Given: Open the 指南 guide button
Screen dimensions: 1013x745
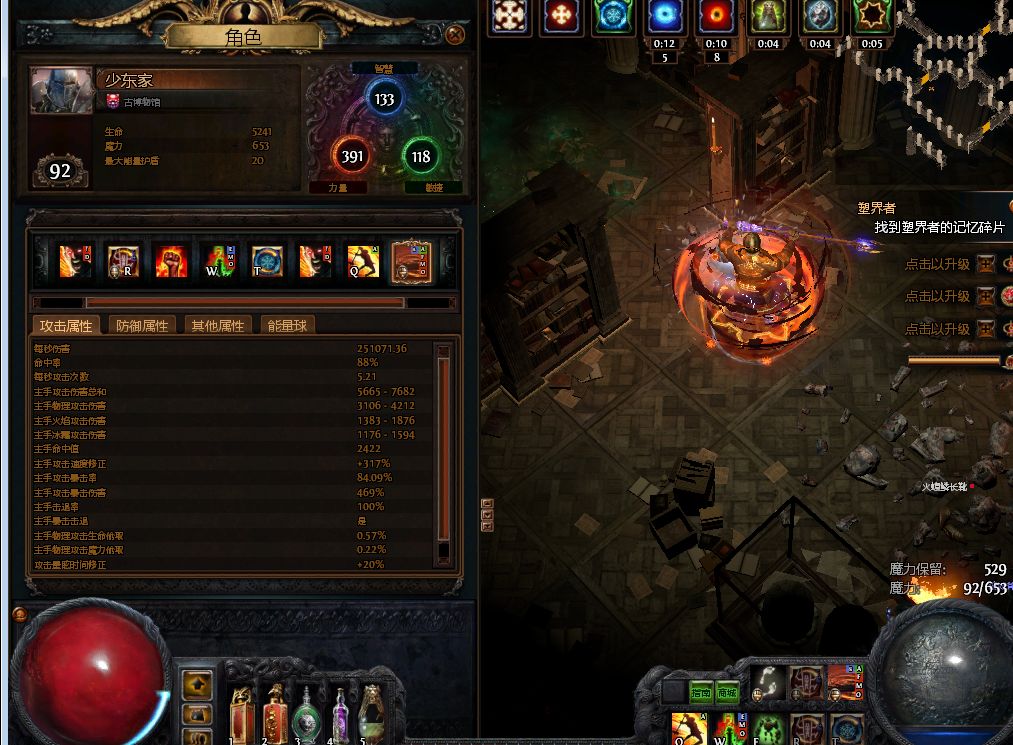Looking at the screenshot, I should pyautogui.click(x=701, y=692).
